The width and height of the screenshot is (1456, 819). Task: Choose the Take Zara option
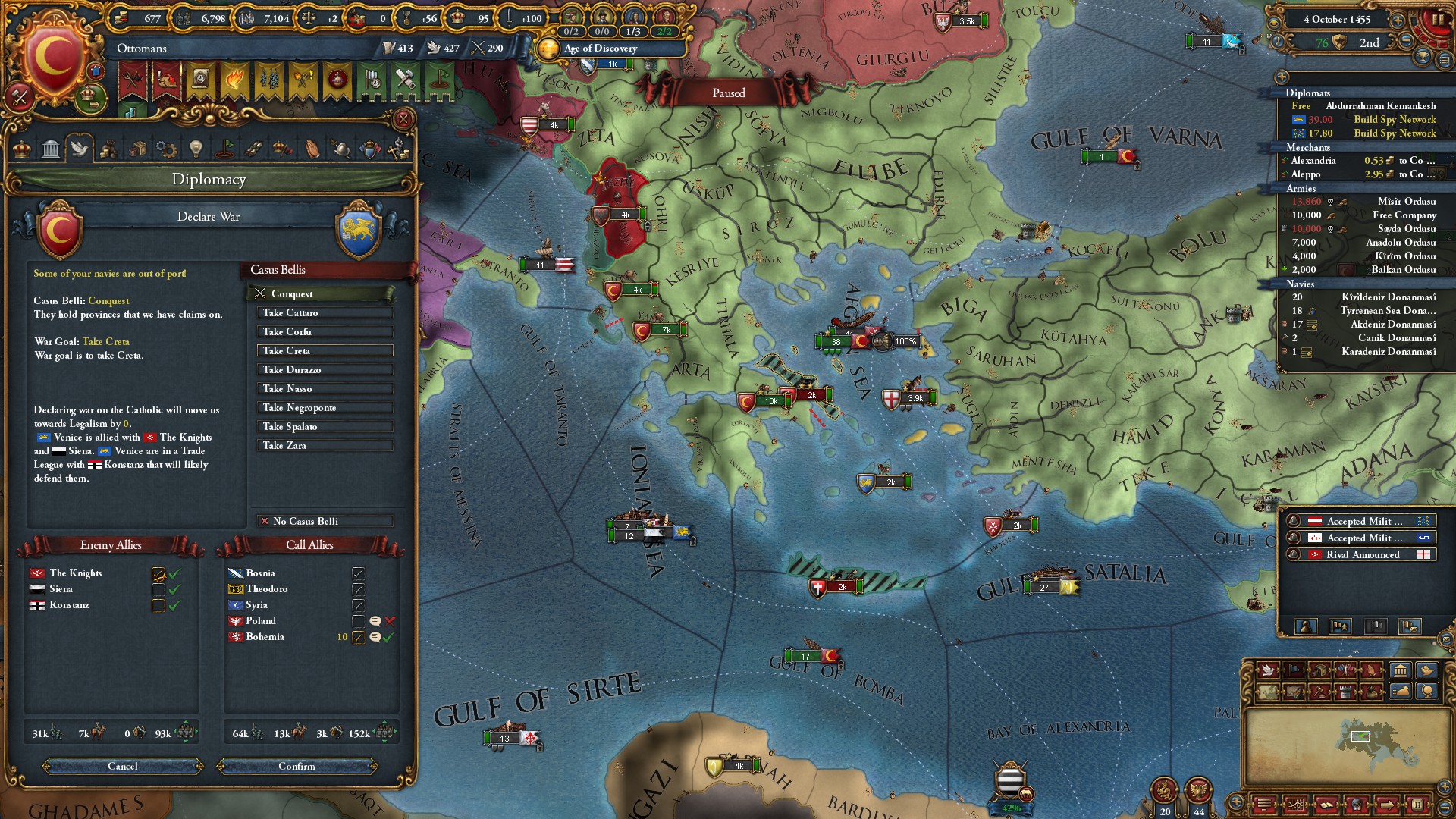pyautogui.click(x=325, y=446)
